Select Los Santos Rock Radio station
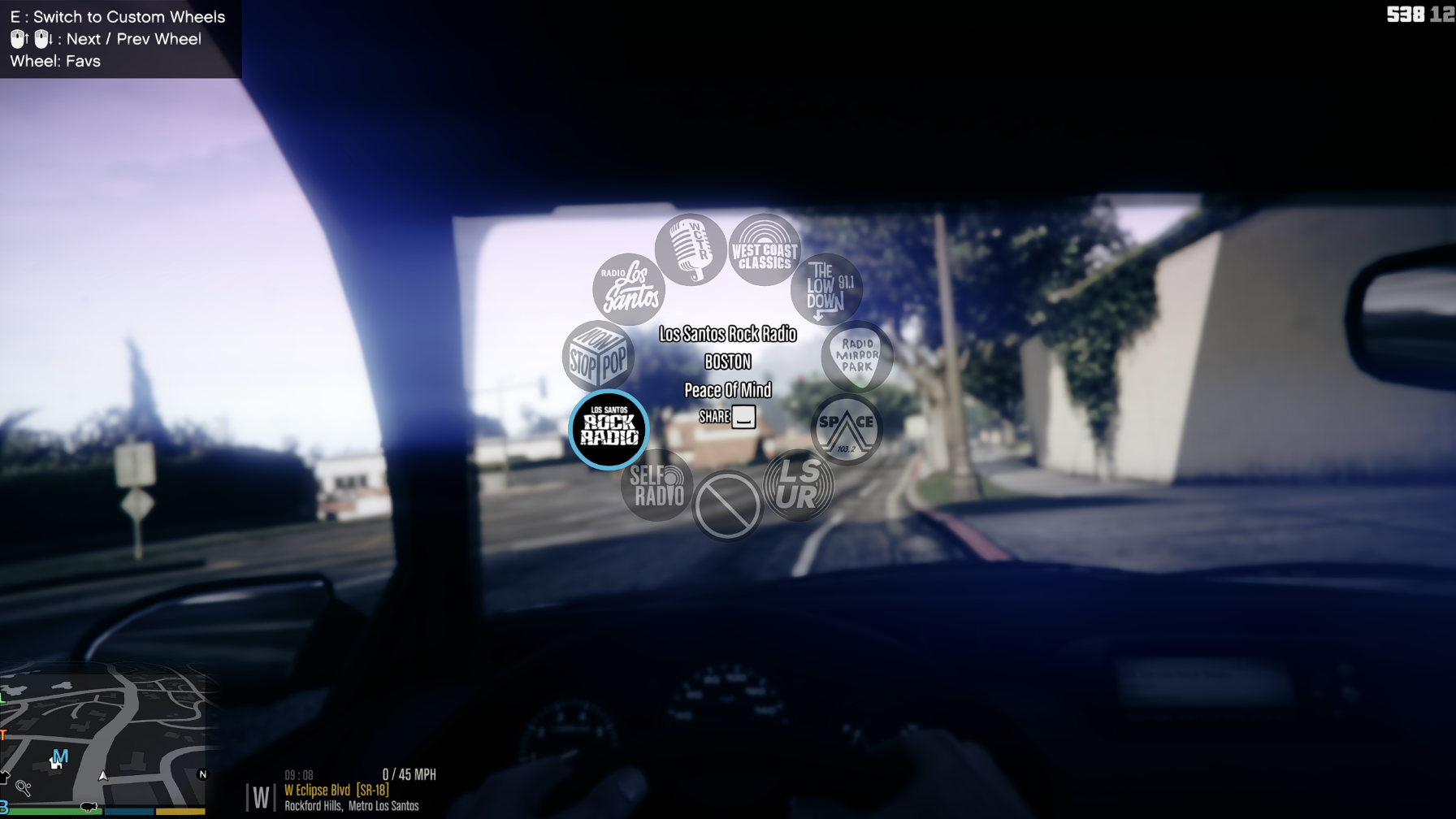 [609, 429]
